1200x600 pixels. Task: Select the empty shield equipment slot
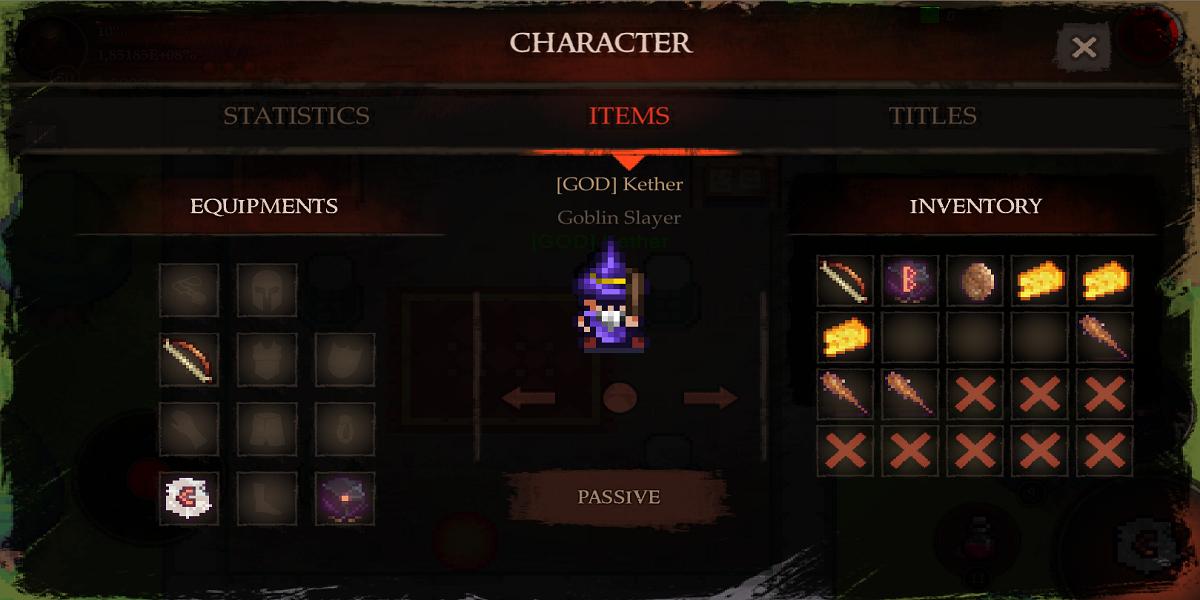[345, 359]
